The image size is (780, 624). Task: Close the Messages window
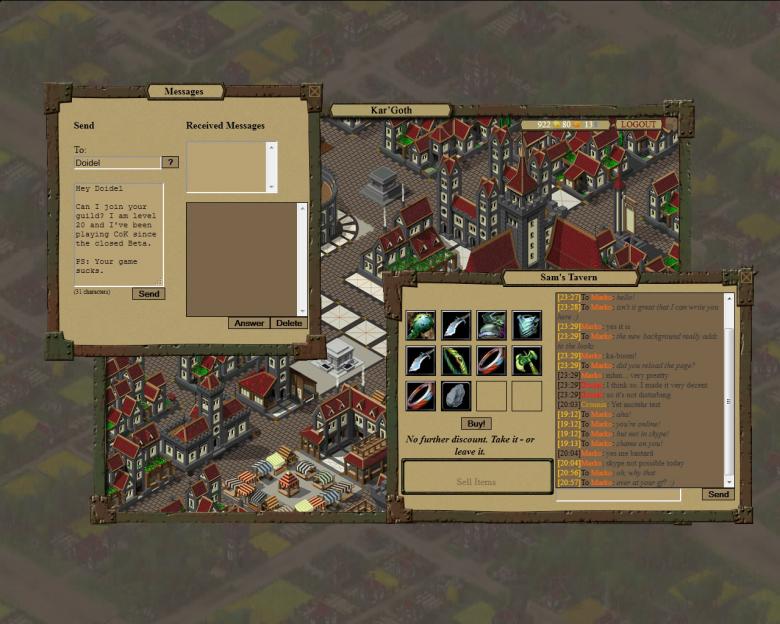click(x=314, y=92)
